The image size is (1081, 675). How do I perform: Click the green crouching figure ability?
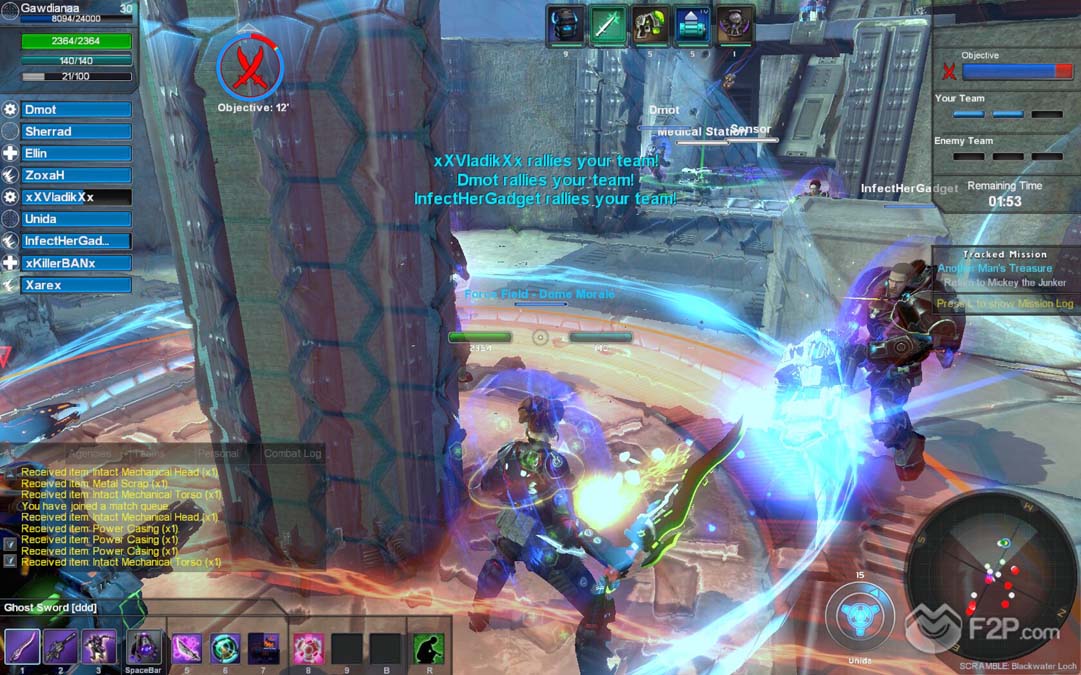(x=428, y=648)
